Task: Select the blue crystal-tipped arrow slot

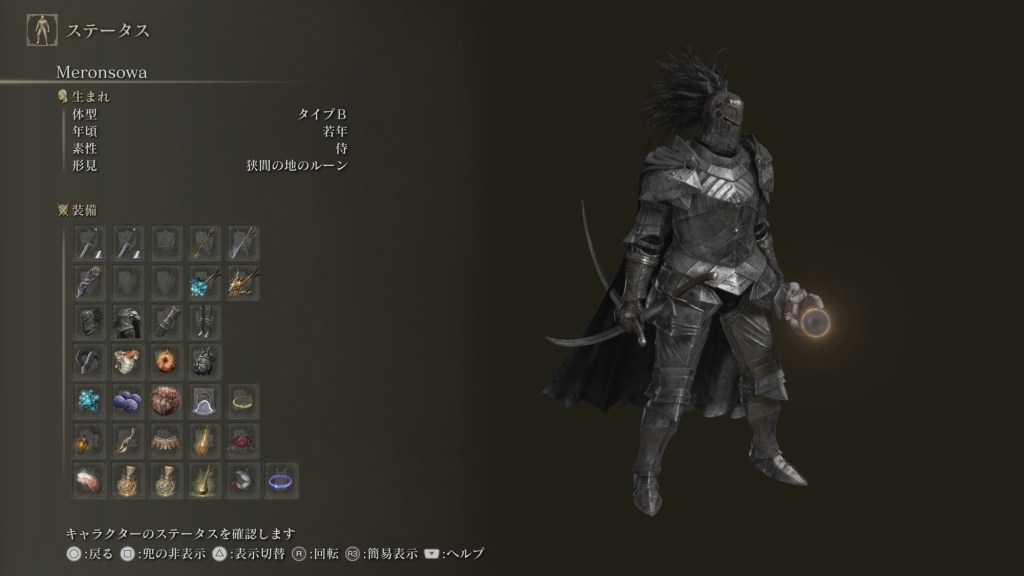Action: pyautogui.click(x=204, y=282)
